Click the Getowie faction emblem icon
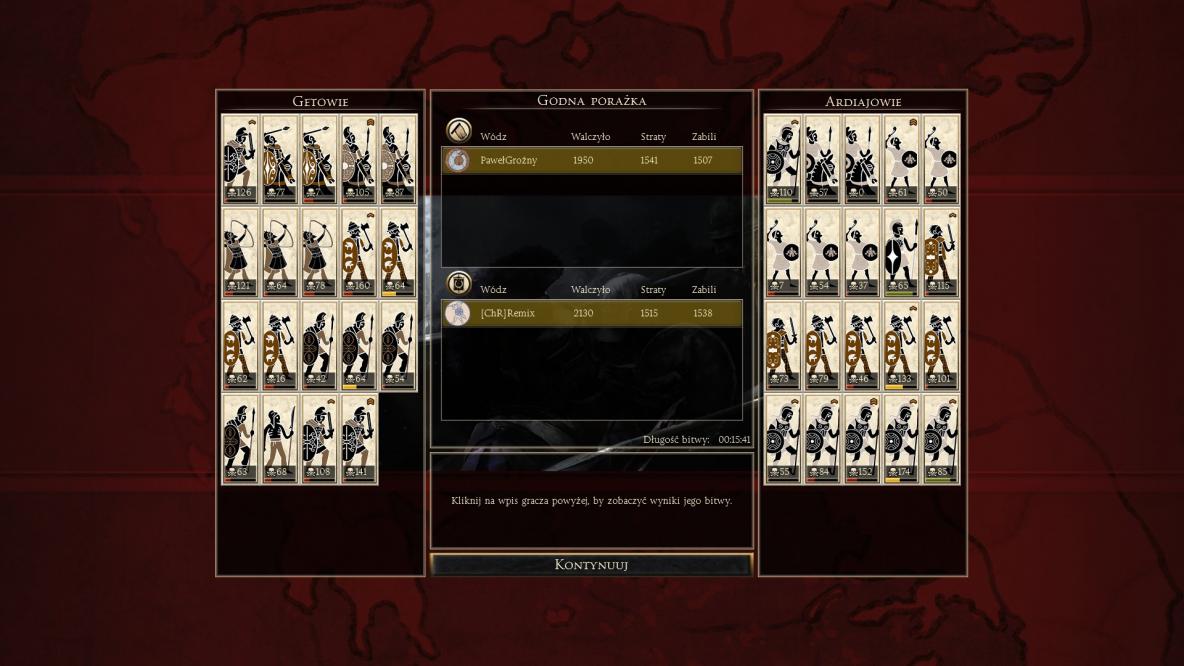Screen dimensions: 1184x666 tap(458, 131)
